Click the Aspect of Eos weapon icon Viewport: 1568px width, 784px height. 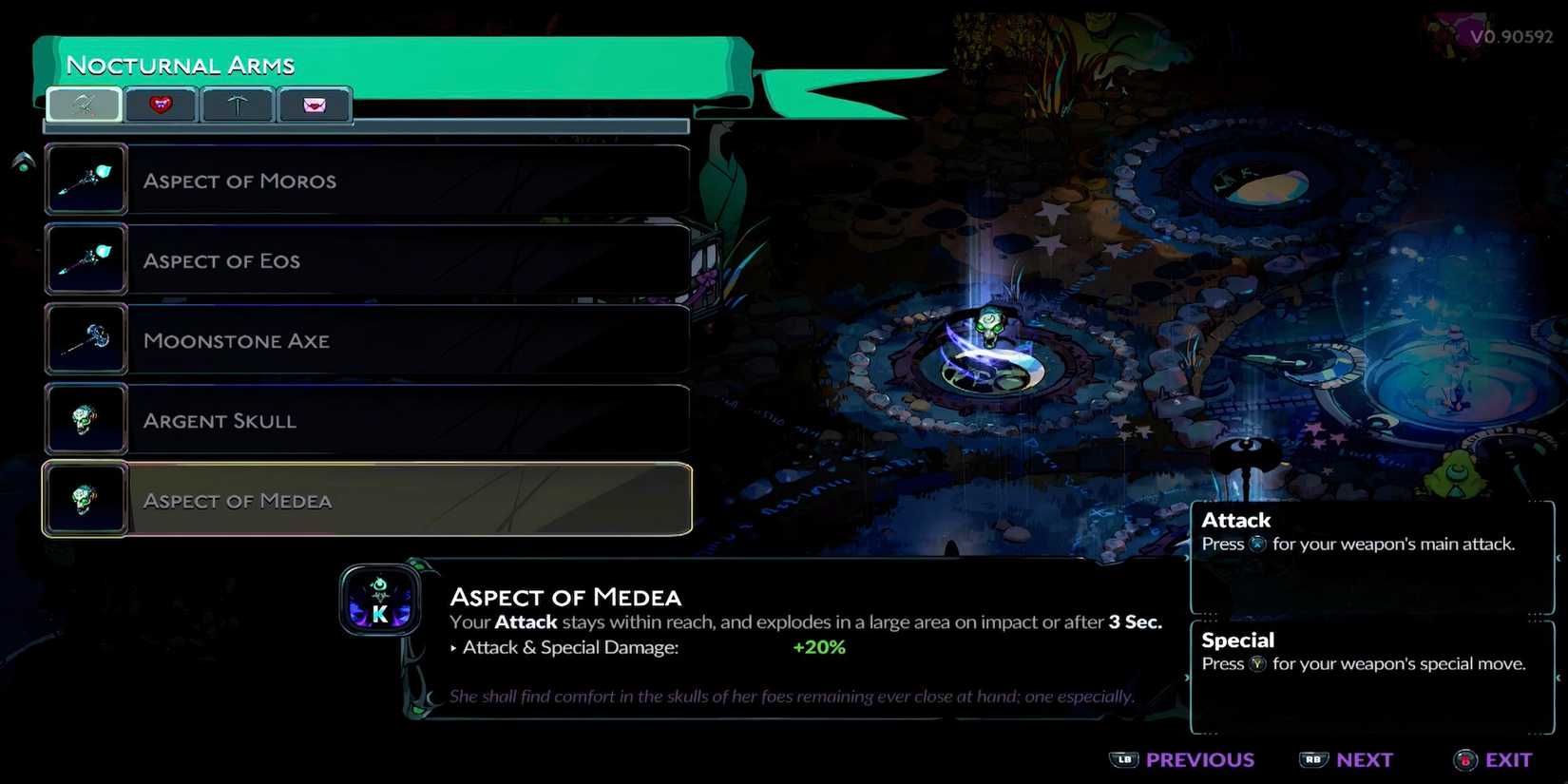tap(86, 258)
